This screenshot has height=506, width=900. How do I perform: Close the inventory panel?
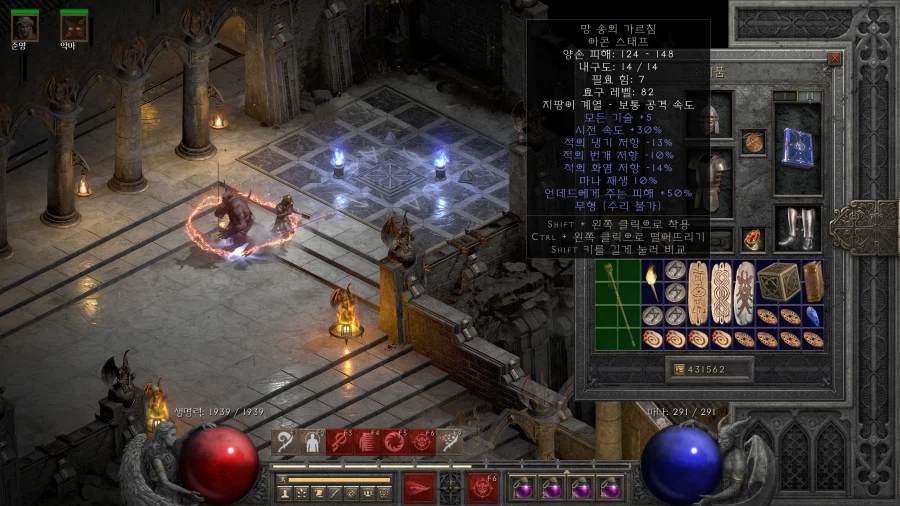tap(835, 59)
